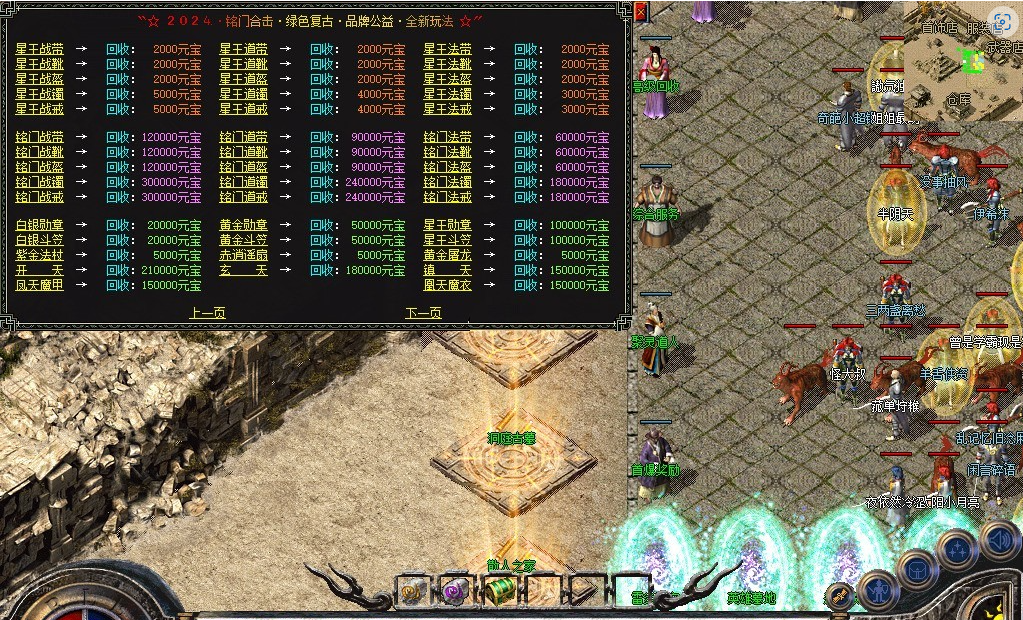Select 凤天魔甲 recycle link
Screen dimensions: 1023x620
click(x=39, y=285)
